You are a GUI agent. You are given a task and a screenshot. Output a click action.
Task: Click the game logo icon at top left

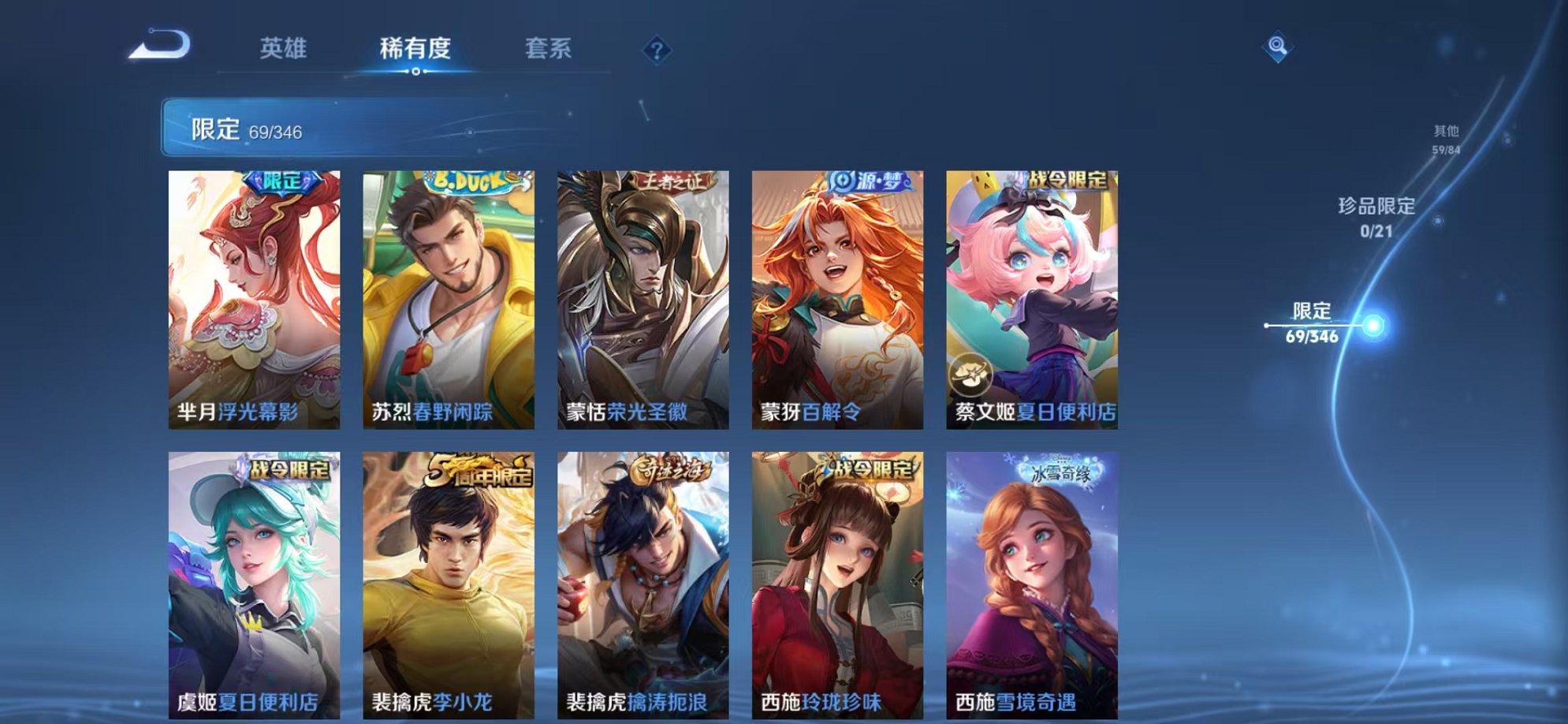[x=162, y=49]
